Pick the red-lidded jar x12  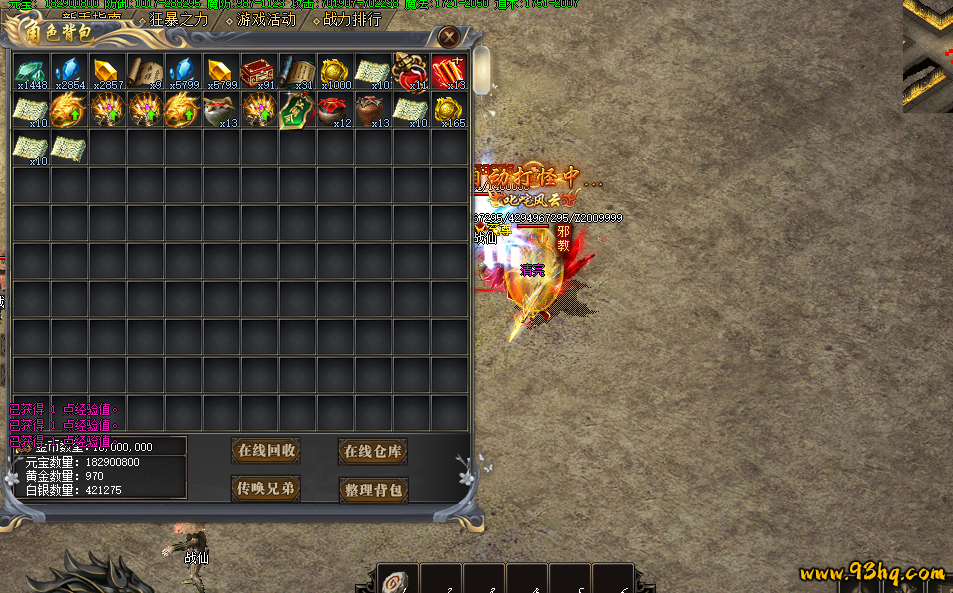[335, 110]
